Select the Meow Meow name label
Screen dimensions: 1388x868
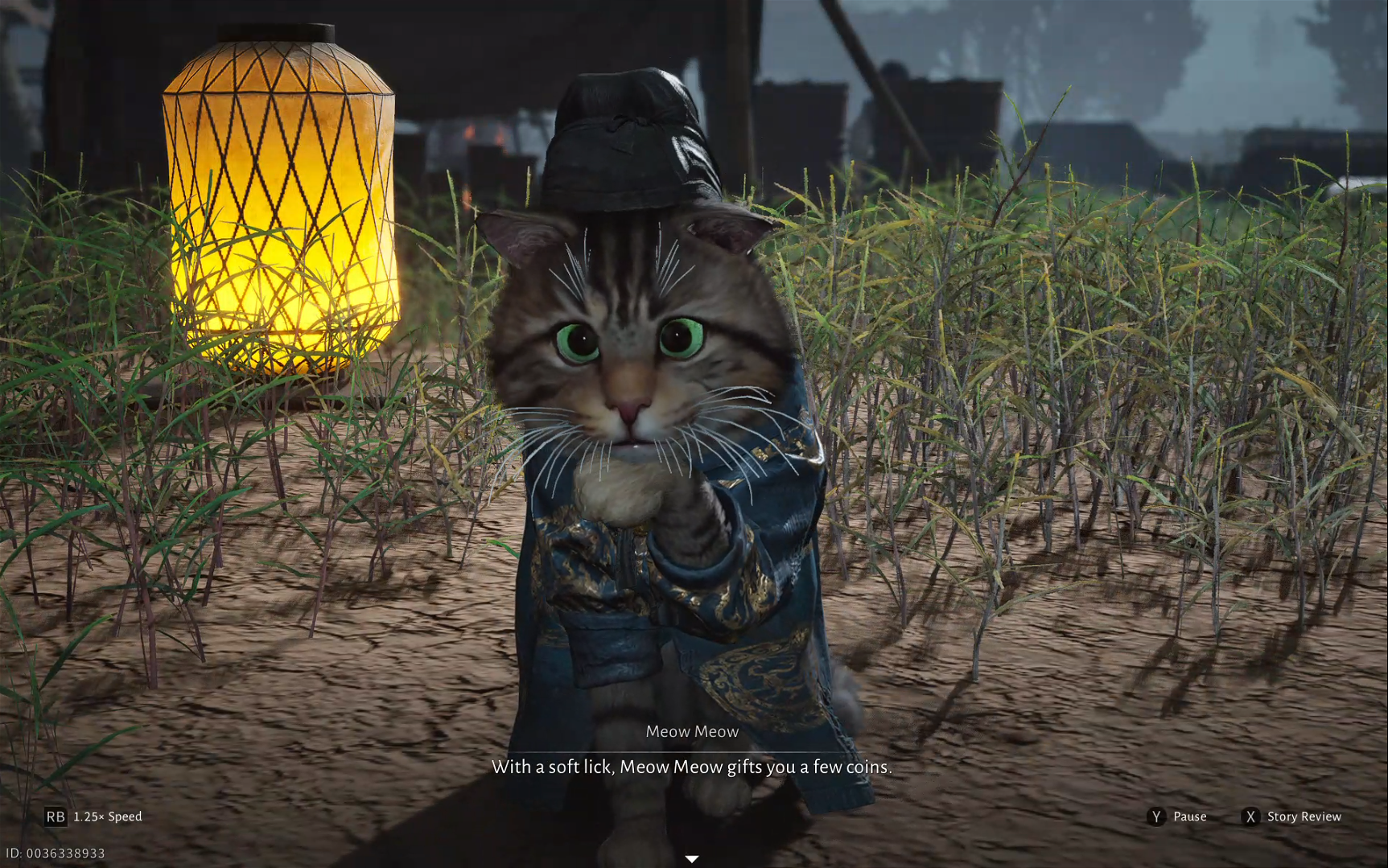point(693,731)
